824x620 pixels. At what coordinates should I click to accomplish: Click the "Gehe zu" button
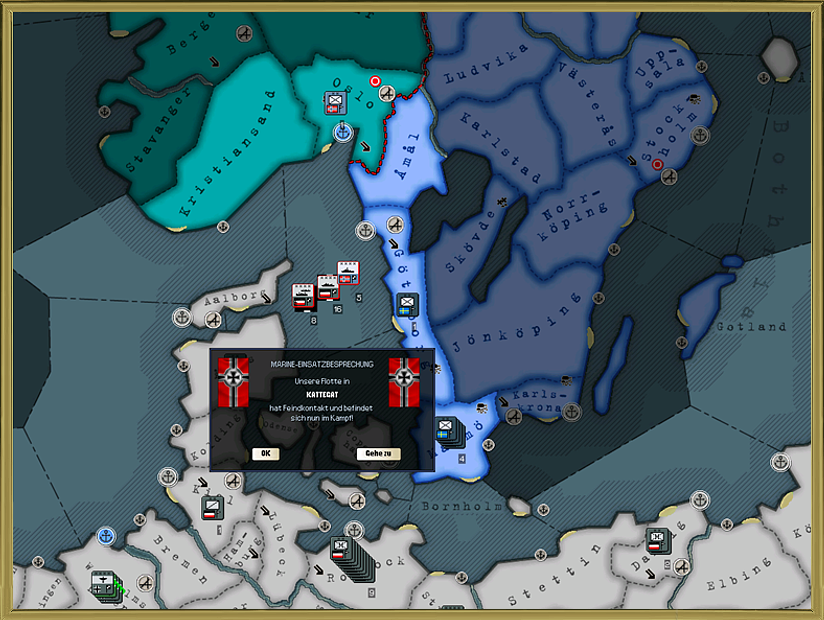(378, 453)
